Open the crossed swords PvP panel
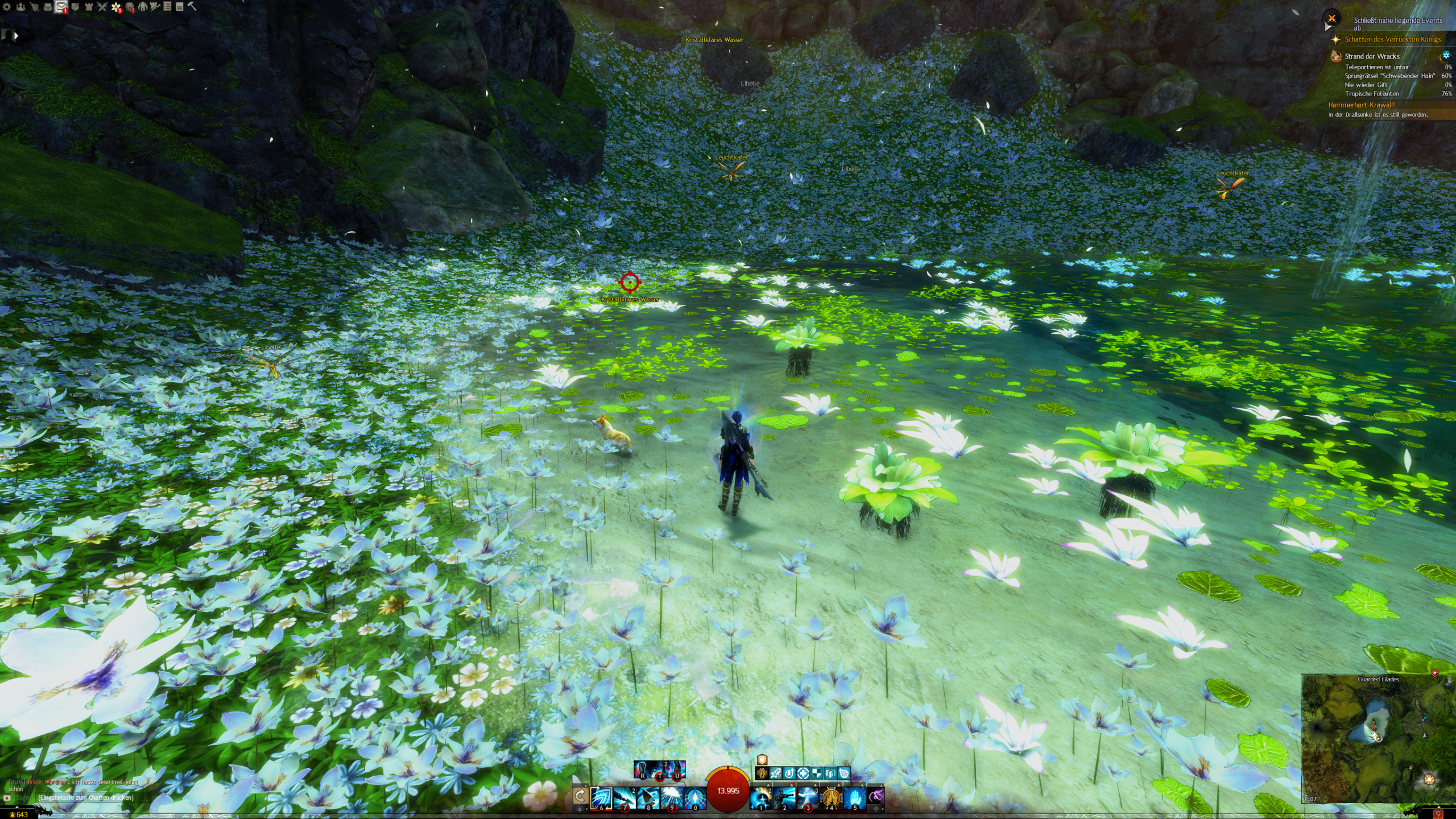This screenshot has width=1456, height=819. [x=102, y=7]
